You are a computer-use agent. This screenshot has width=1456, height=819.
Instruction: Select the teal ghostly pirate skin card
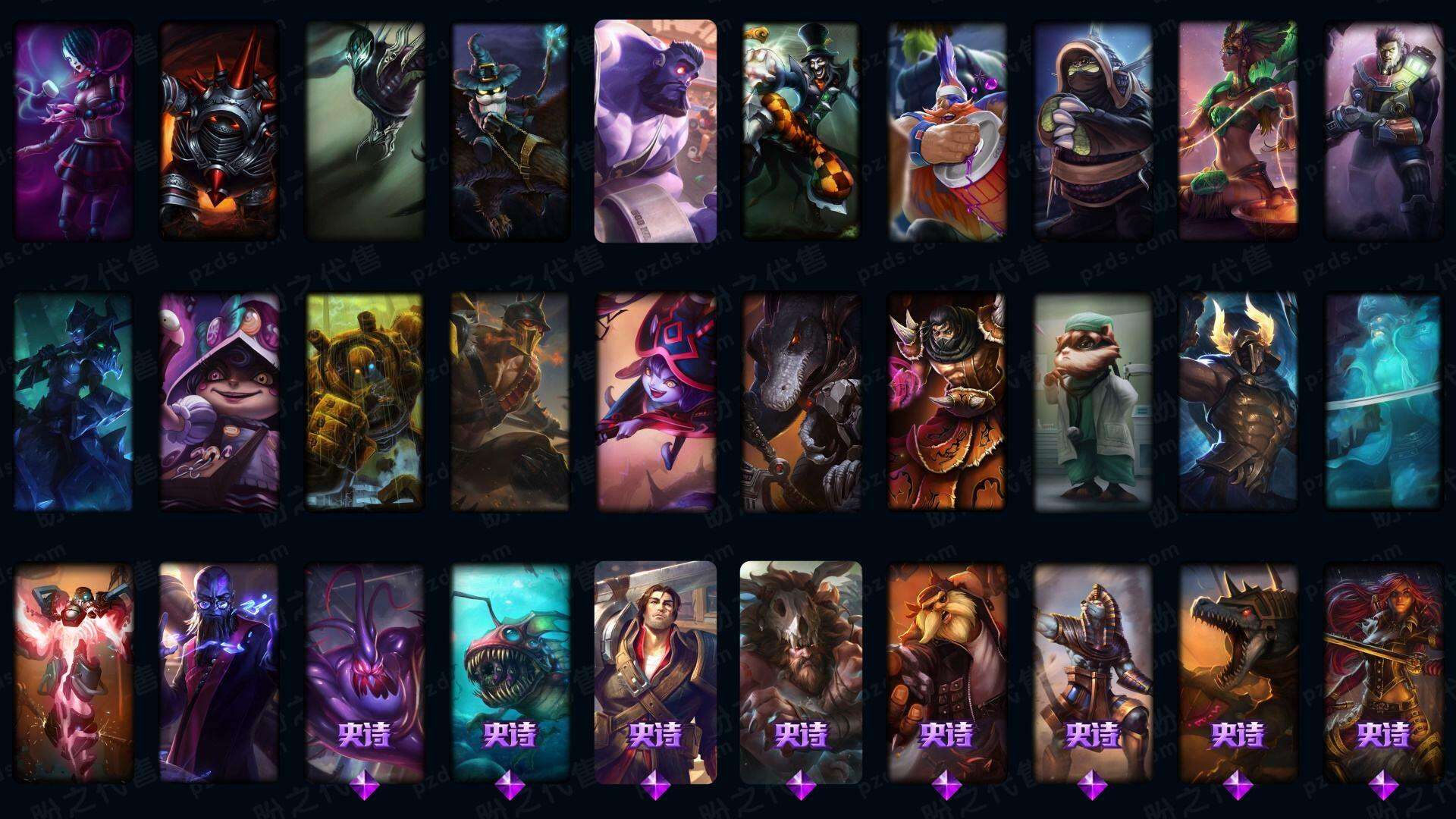pyautogui.click(x=1383, y=401)
